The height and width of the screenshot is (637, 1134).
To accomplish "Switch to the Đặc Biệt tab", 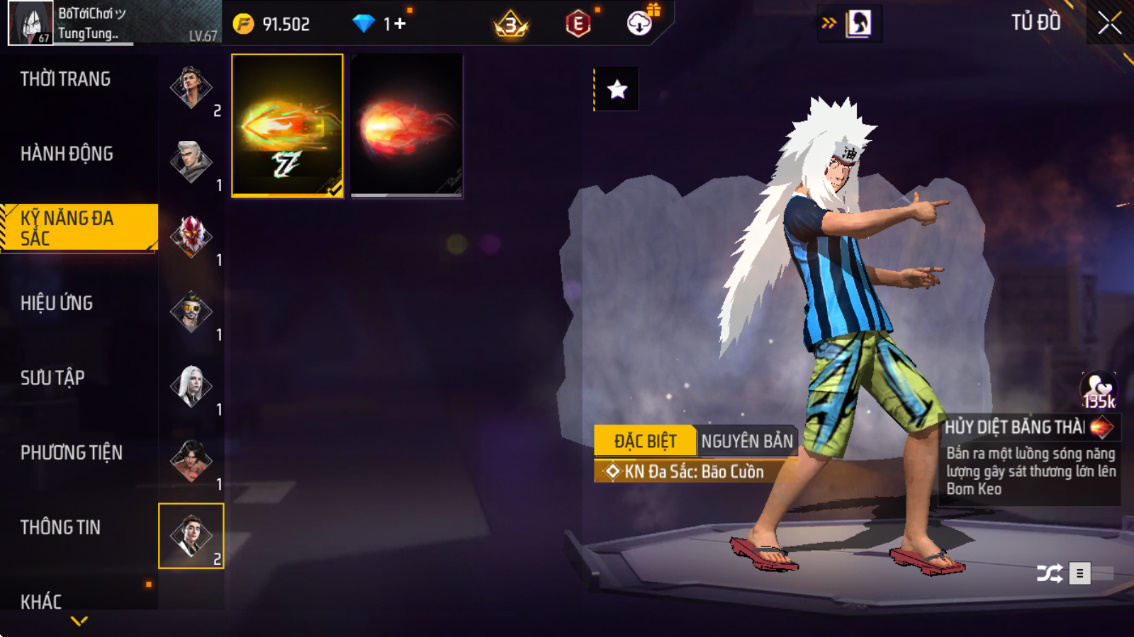I will [x=645, y=441].
